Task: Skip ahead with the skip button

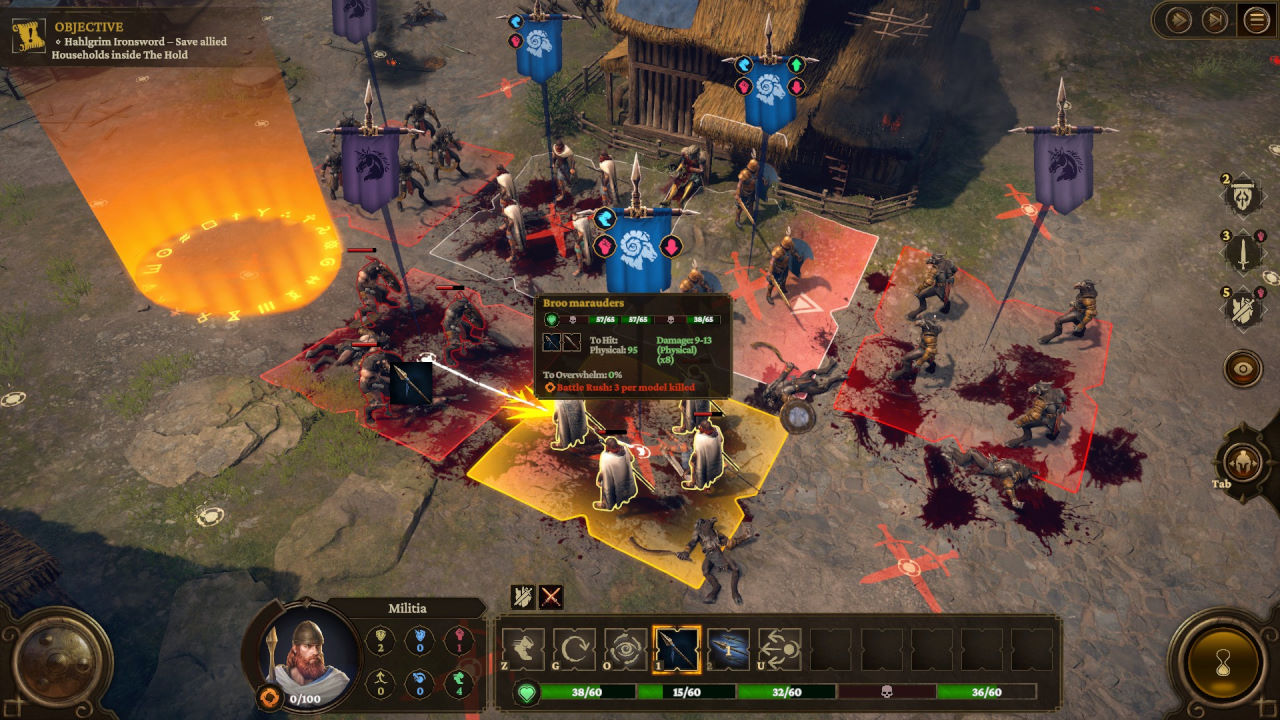Action: point(1214,20)
